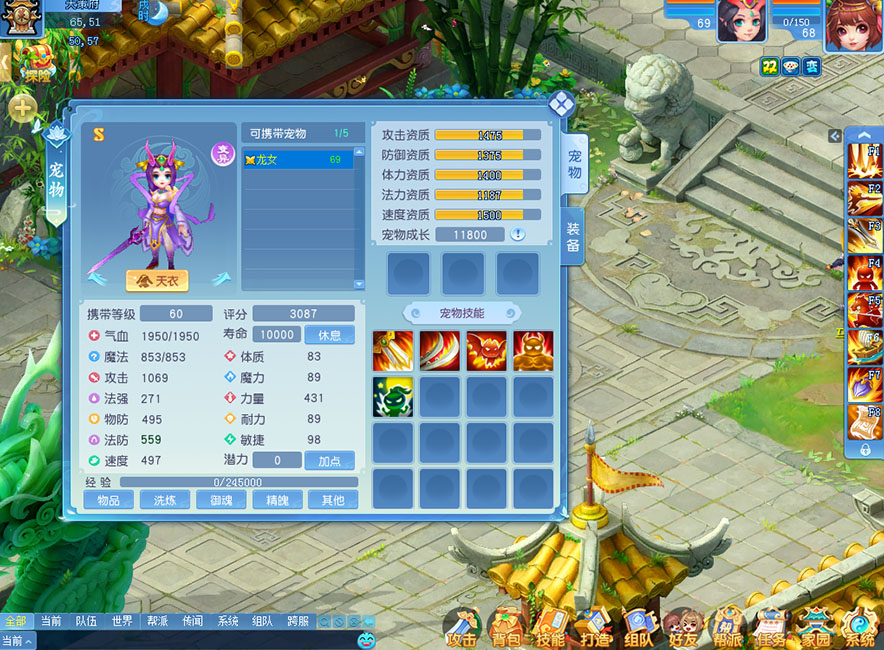The height and width of the screenshot is (650, 884).
Task: Open the 背包 backpack from bottom bar
Action: (x=505, y=628)
